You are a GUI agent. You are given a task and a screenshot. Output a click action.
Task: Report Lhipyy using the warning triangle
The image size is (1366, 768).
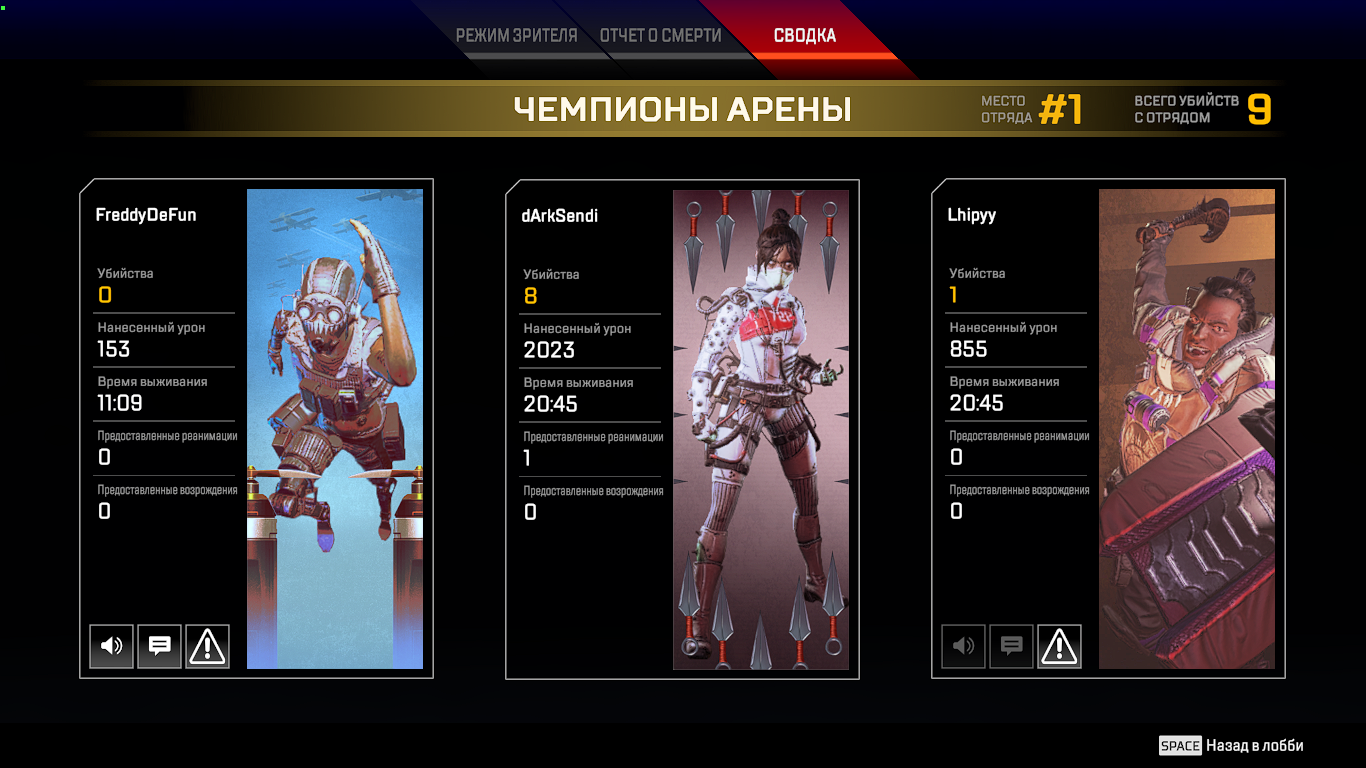click(x=1059, y=646)
